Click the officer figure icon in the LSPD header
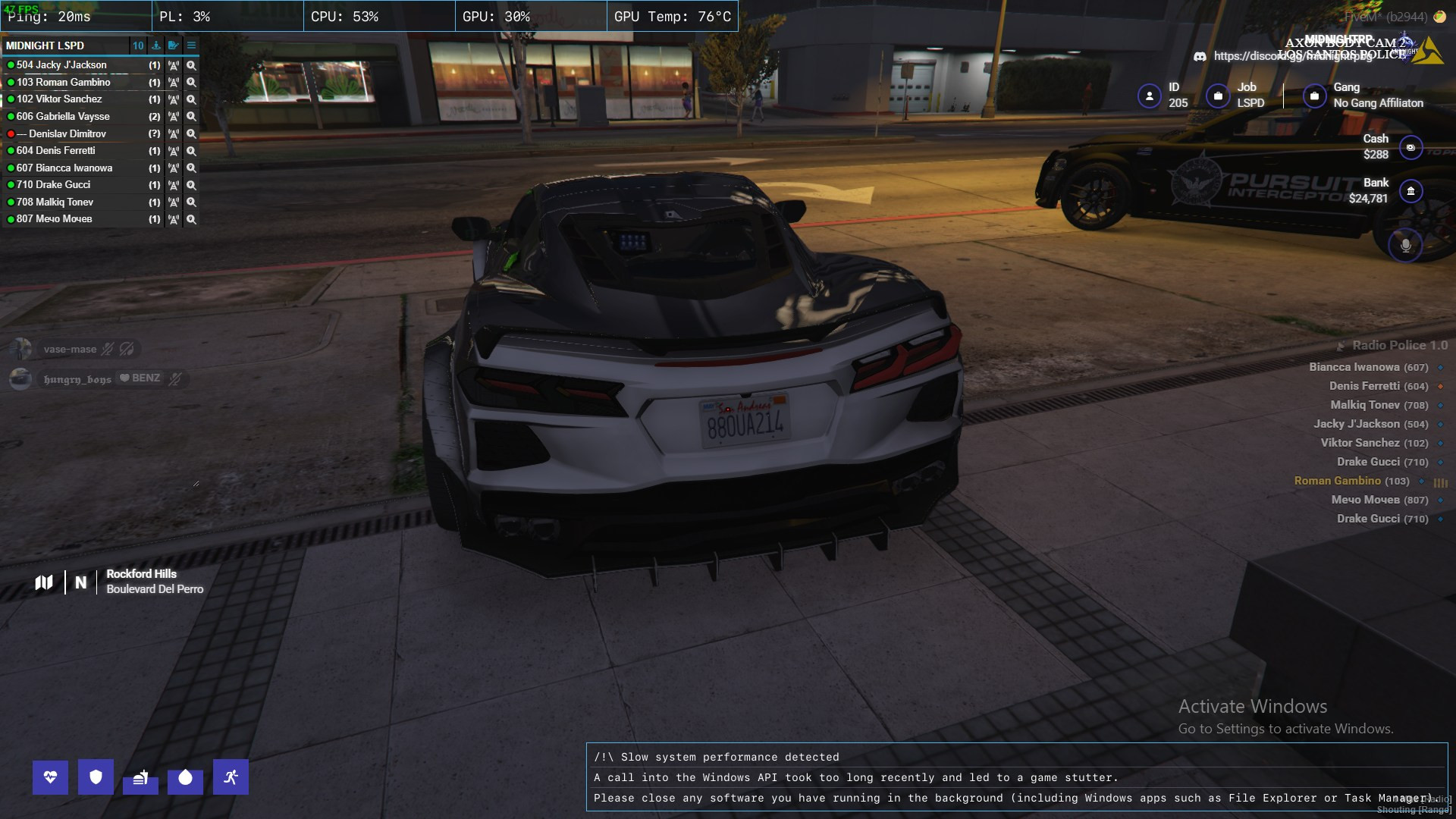Screen dimensions: 1456x819 [x=156, y=45]
